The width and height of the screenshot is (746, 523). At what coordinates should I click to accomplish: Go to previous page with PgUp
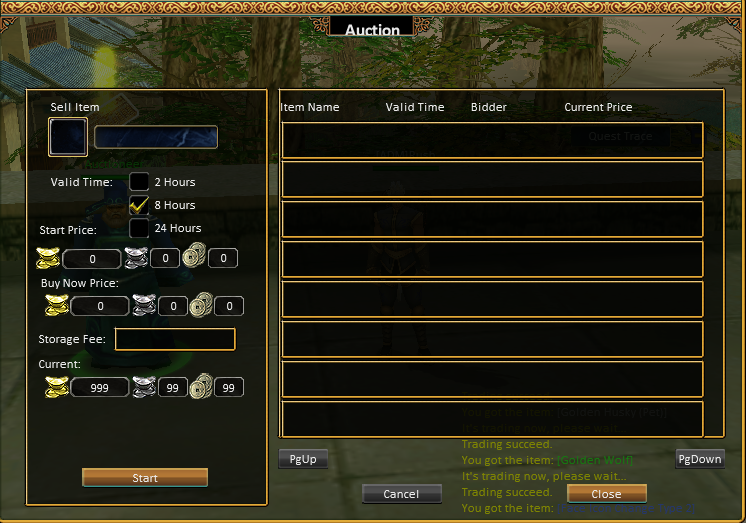[303, 459]
